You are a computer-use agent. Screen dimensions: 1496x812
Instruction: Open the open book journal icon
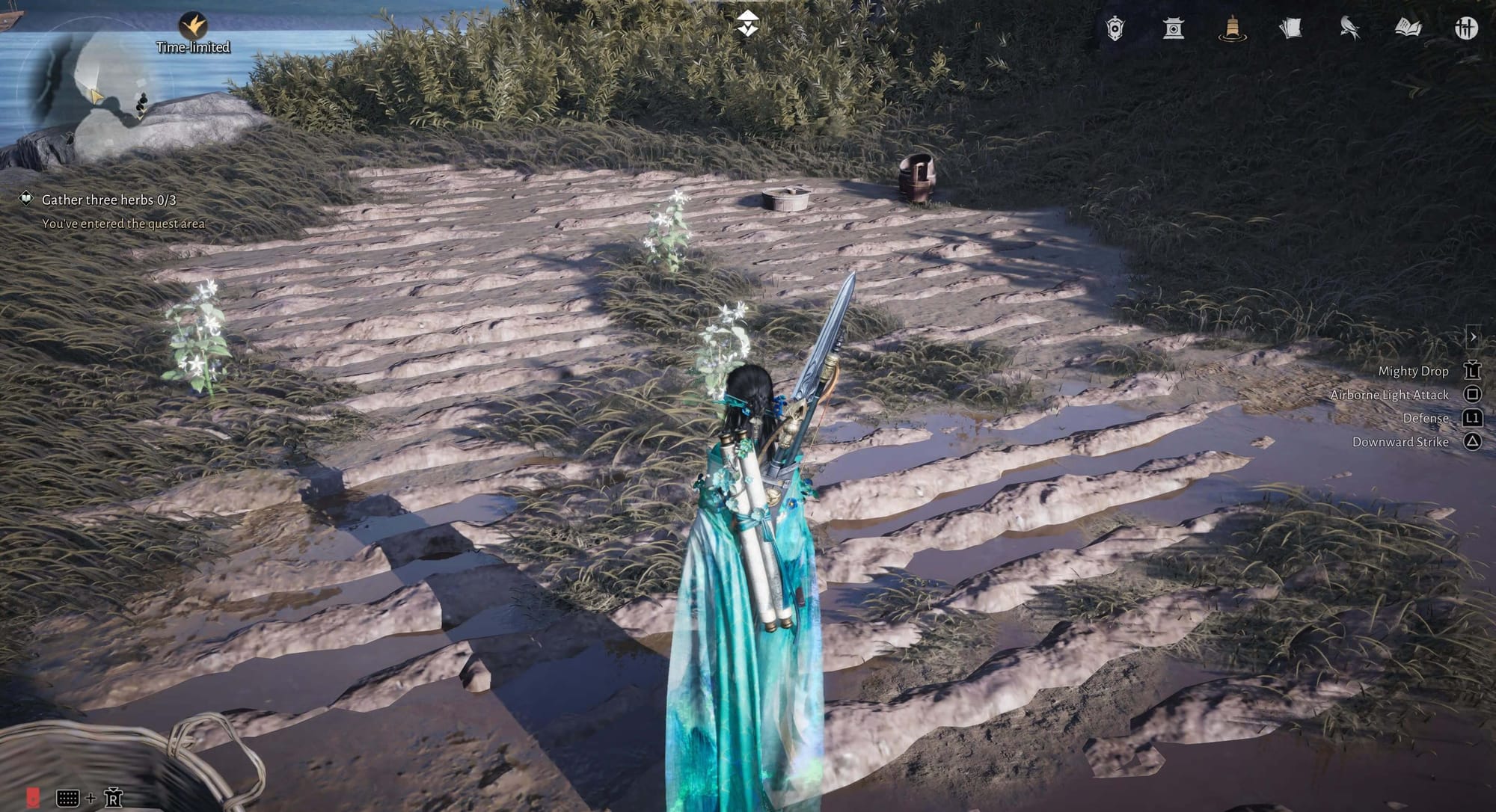(1408, 28)
